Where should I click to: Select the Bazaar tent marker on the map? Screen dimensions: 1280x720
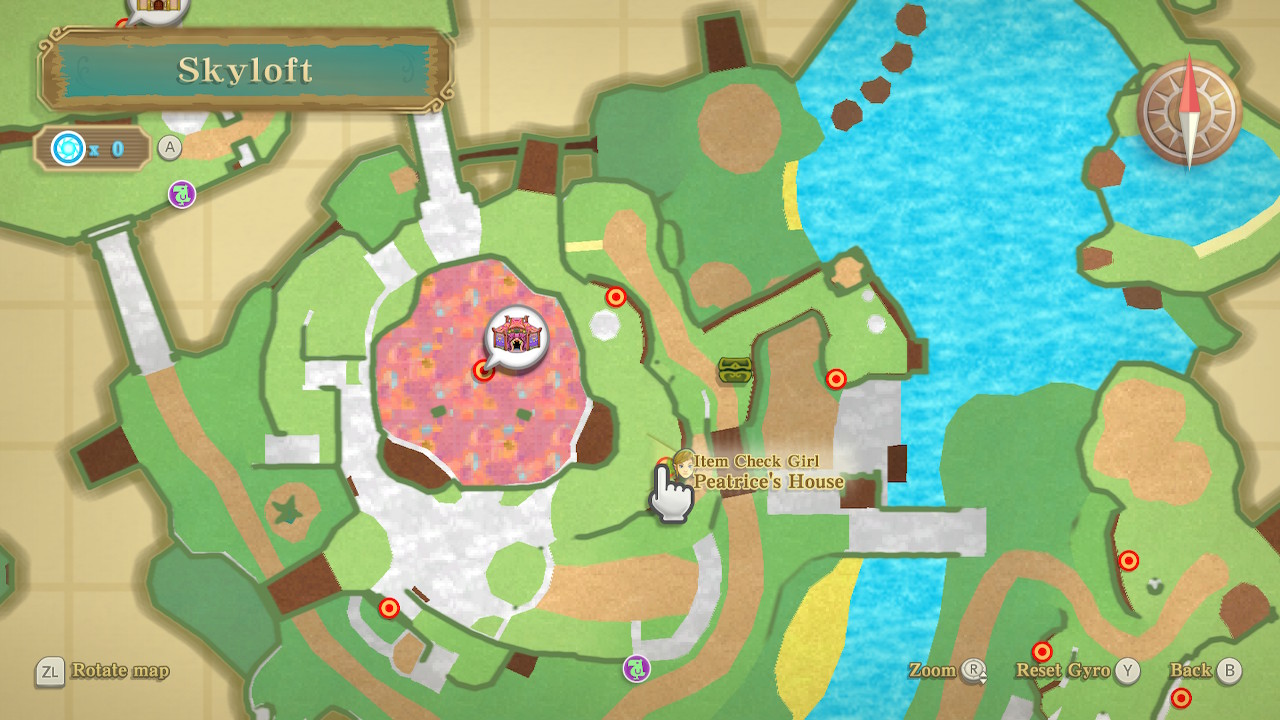(516, 335)
